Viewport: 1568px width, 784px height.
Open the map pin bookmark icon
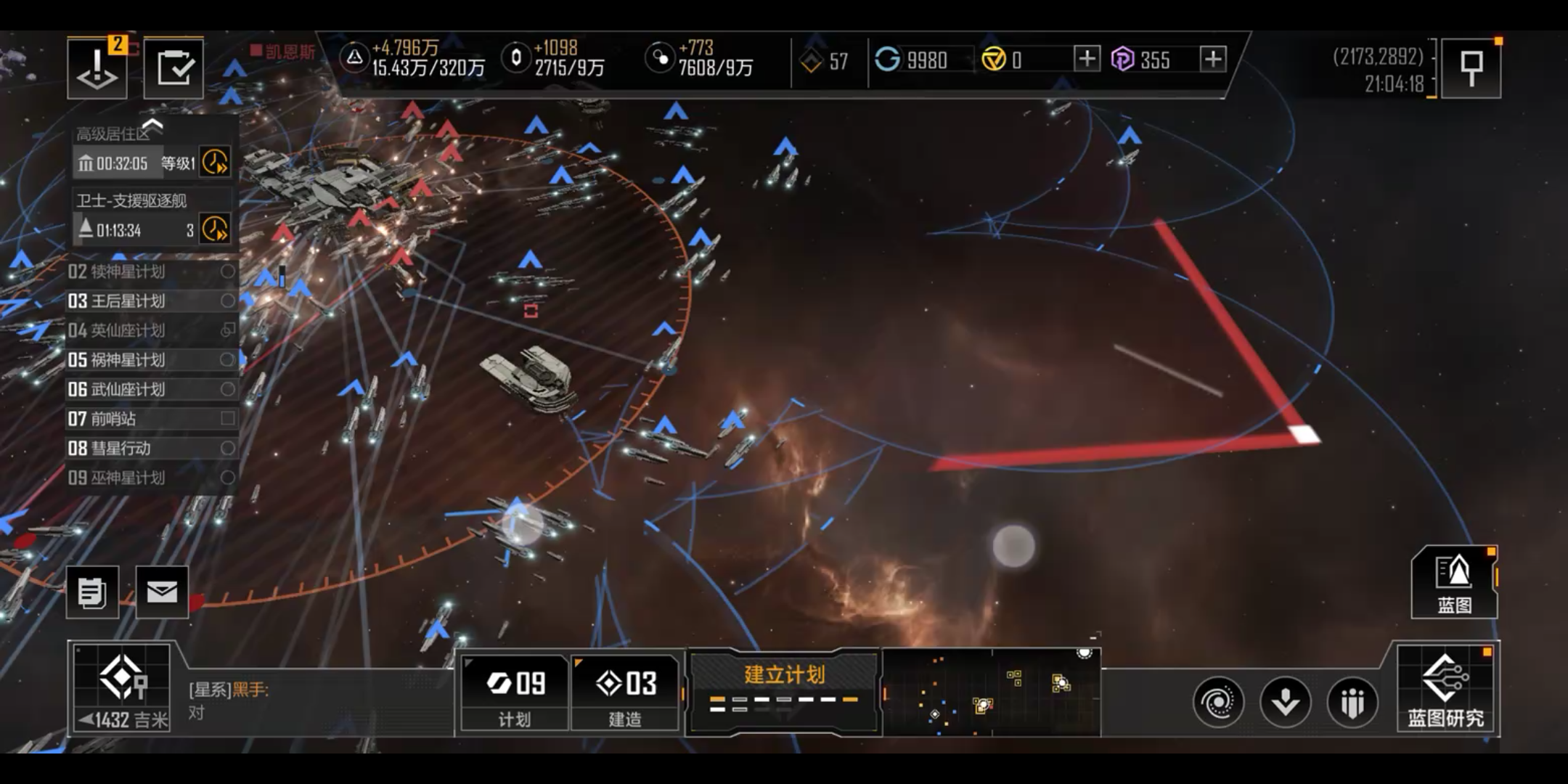coord(1471,68)
